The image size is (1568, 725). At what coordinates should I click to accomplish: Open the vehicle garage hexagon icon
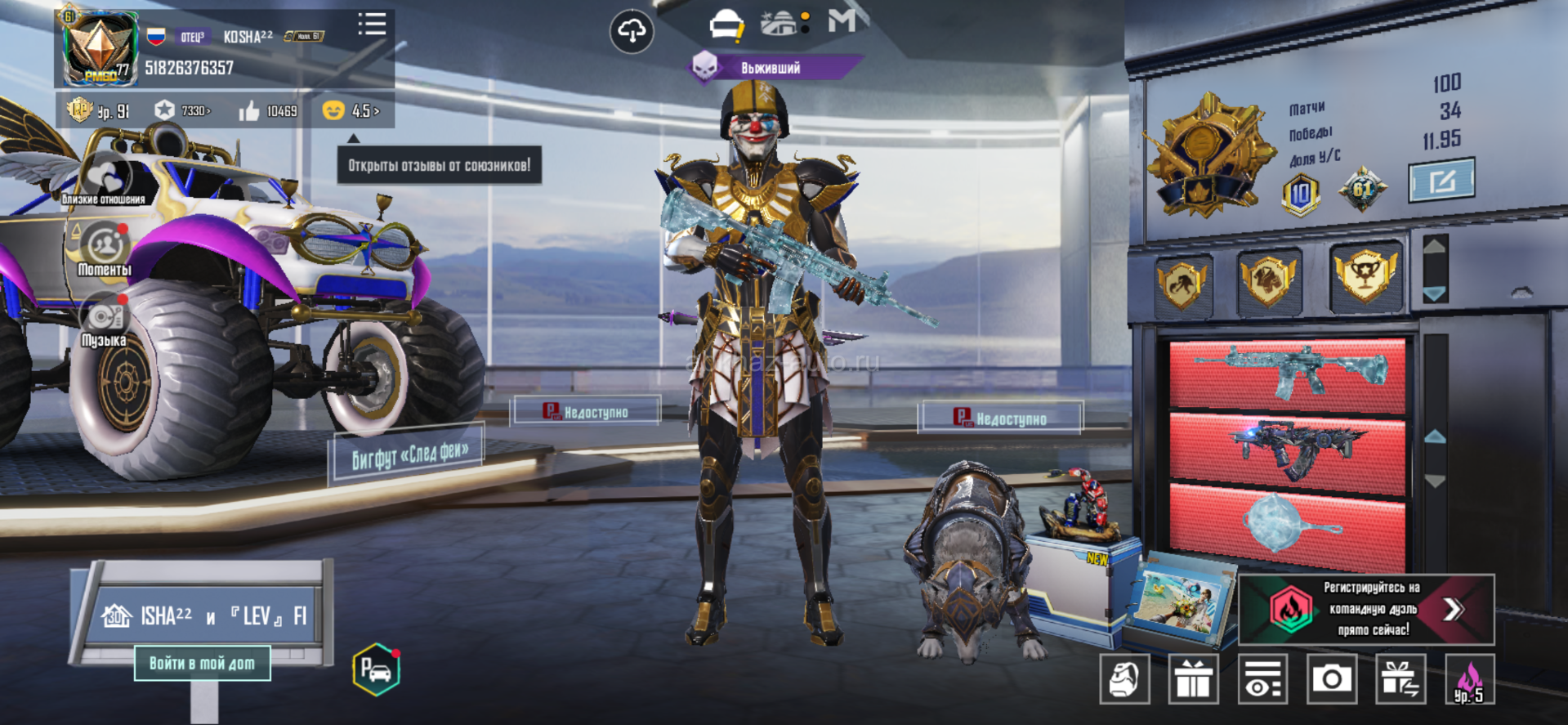[376, 669]
